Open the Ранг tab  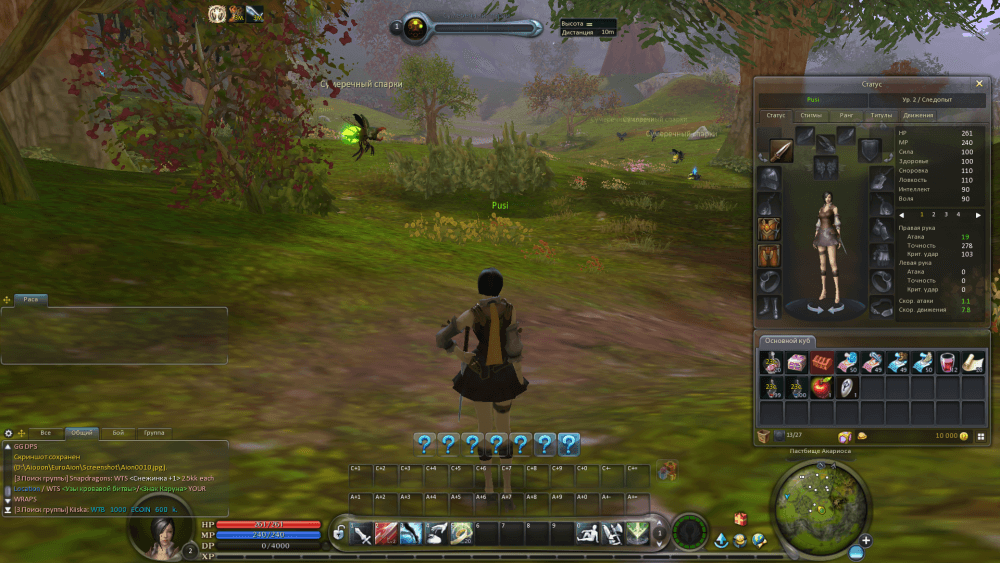tap(846, 115)
